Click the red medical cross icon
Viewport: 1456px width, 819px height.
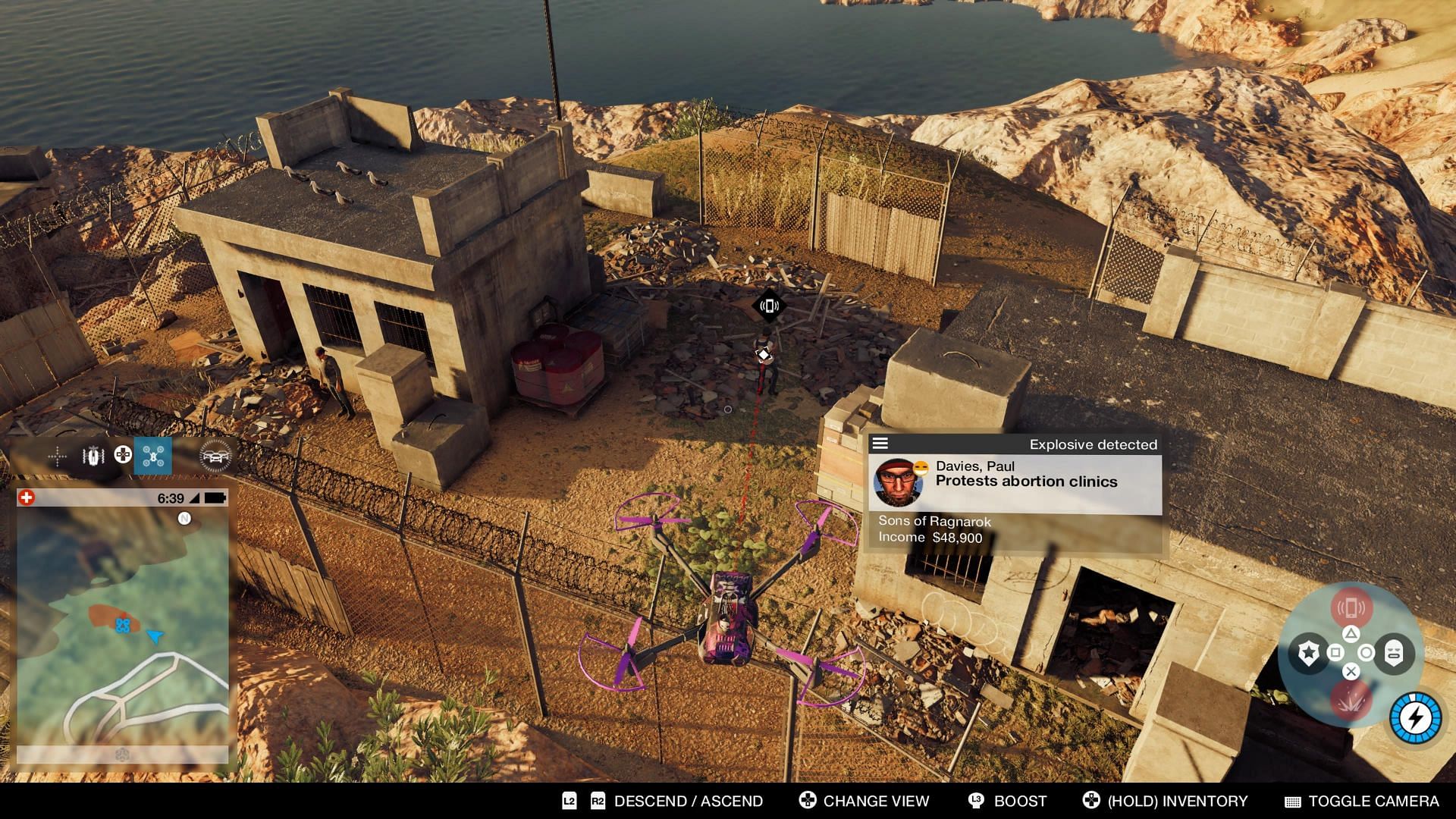coord(27,498)
